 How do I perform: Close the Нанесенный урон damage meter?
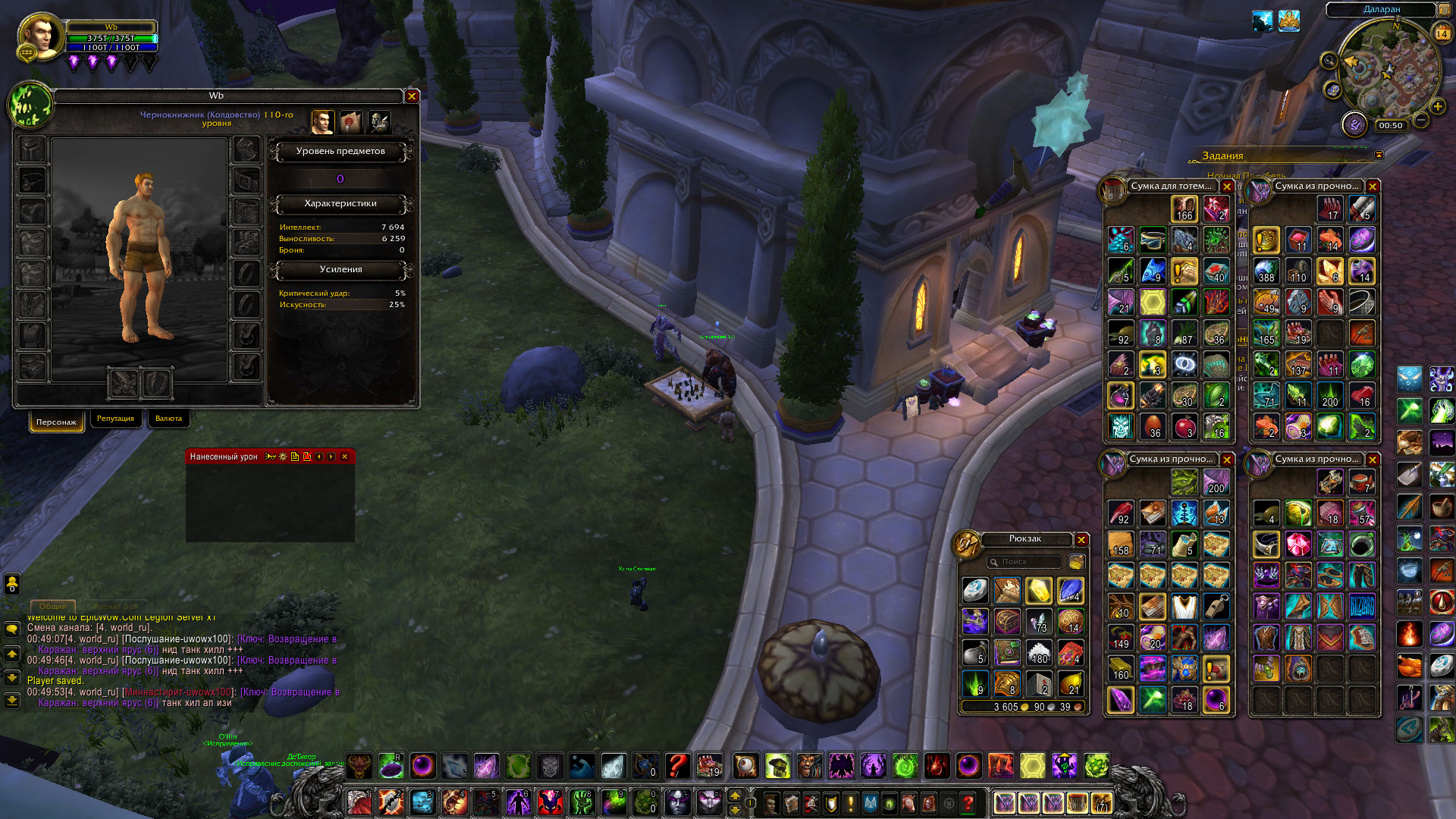click(x=345, y=457)
